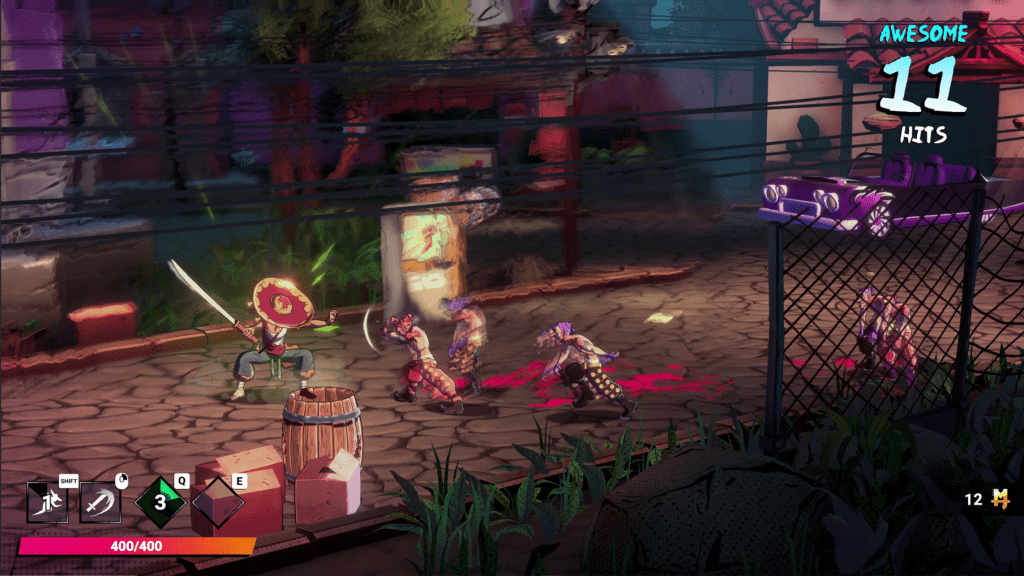
Task: Trigger the green diamond skill on cooldown
Action: (160, 502)
